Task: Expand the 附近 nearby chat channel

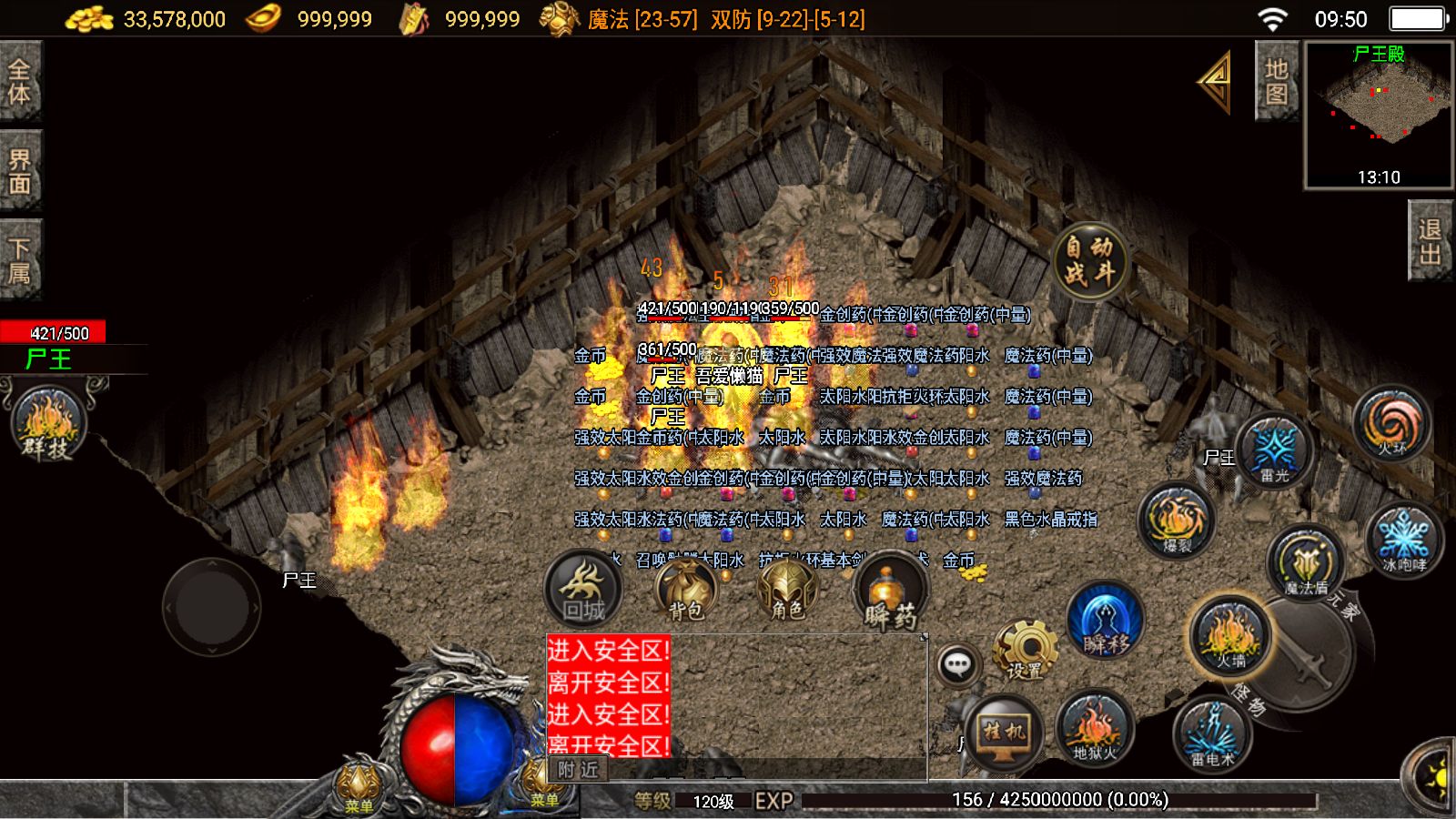Action: tap(576, 770)
